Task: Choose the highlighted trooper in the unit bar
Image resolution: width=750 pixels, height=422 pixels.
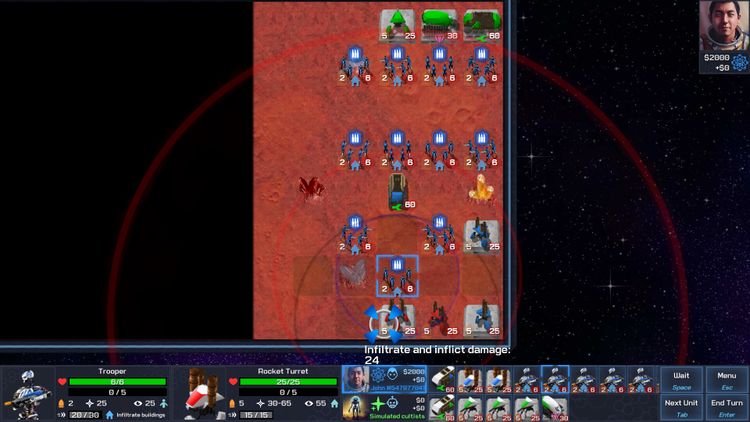Action: pos(555,380)
